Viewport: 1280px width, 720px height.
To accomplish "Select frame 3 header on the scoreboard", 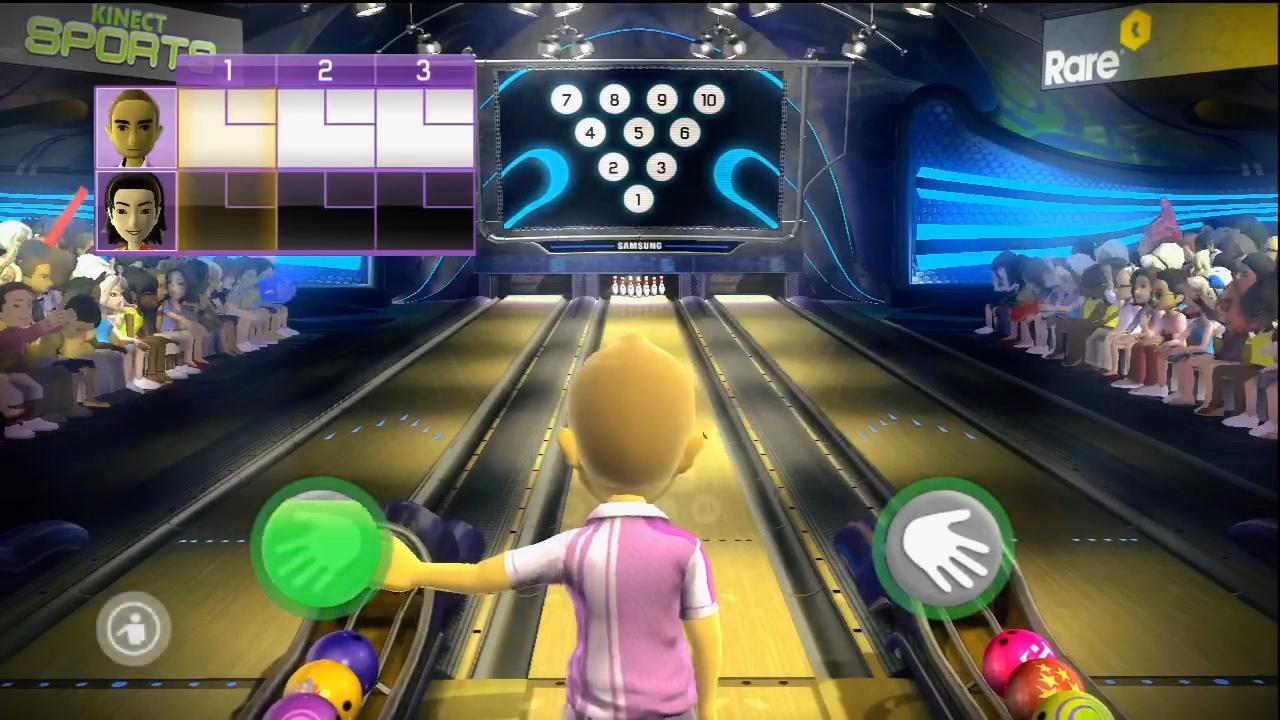I will 423,71.
